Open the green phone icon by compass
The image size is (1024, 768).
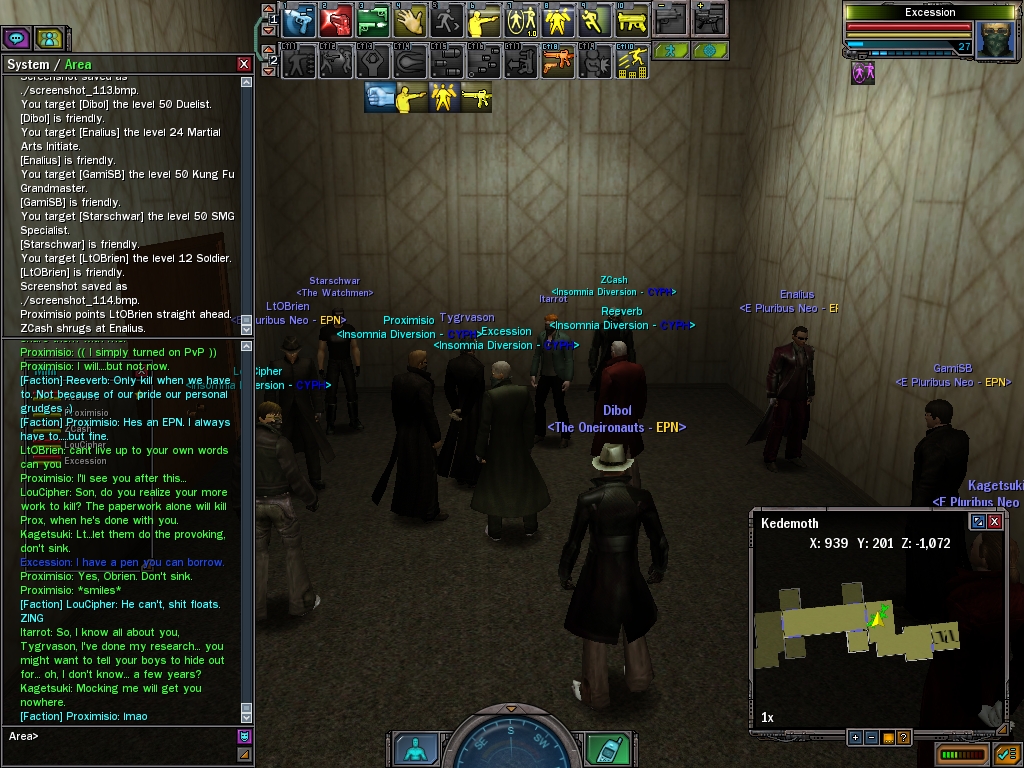pos(607,750)
